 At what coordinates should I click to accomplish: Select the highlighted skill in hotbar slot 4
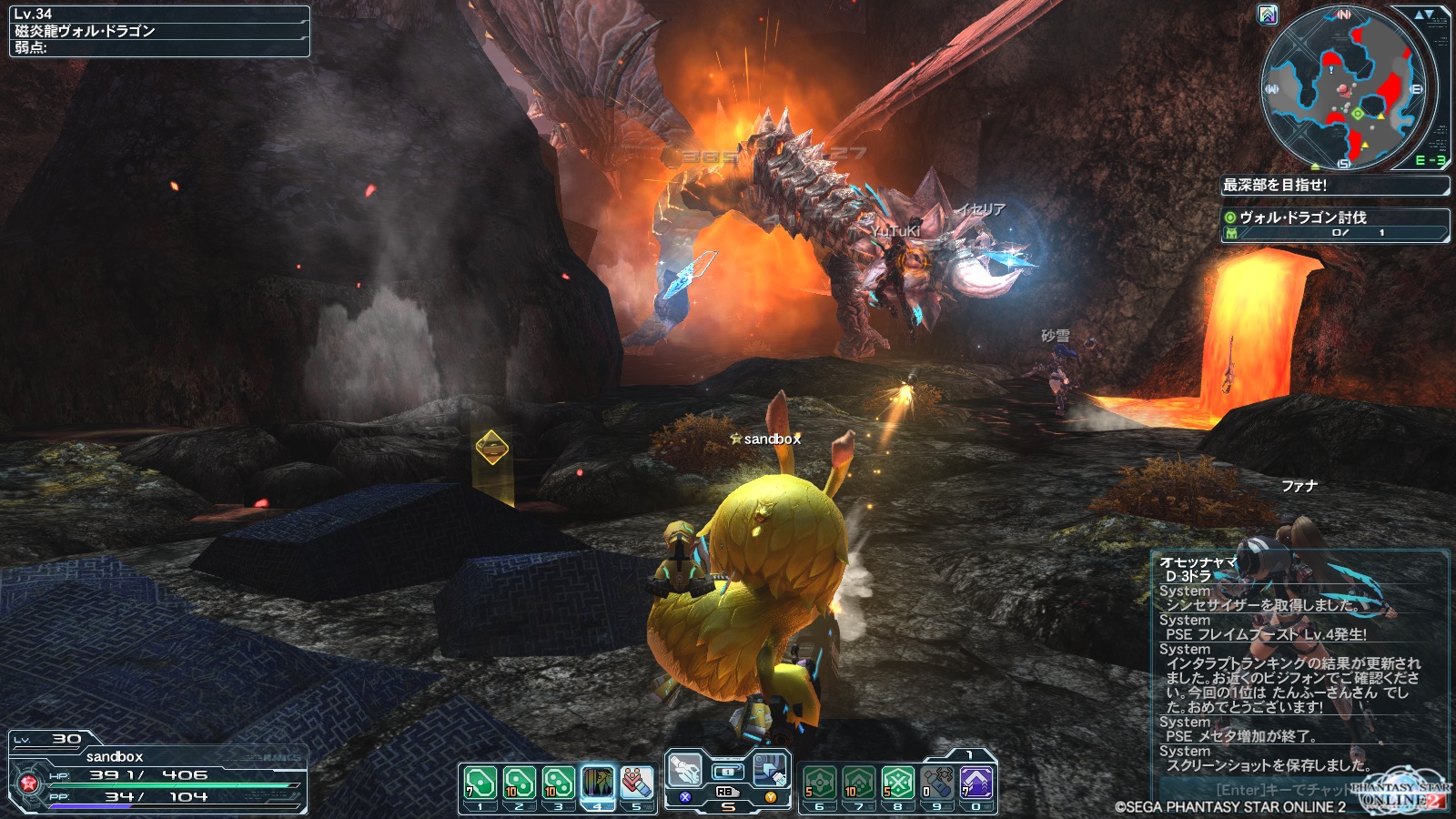point(598,783)
